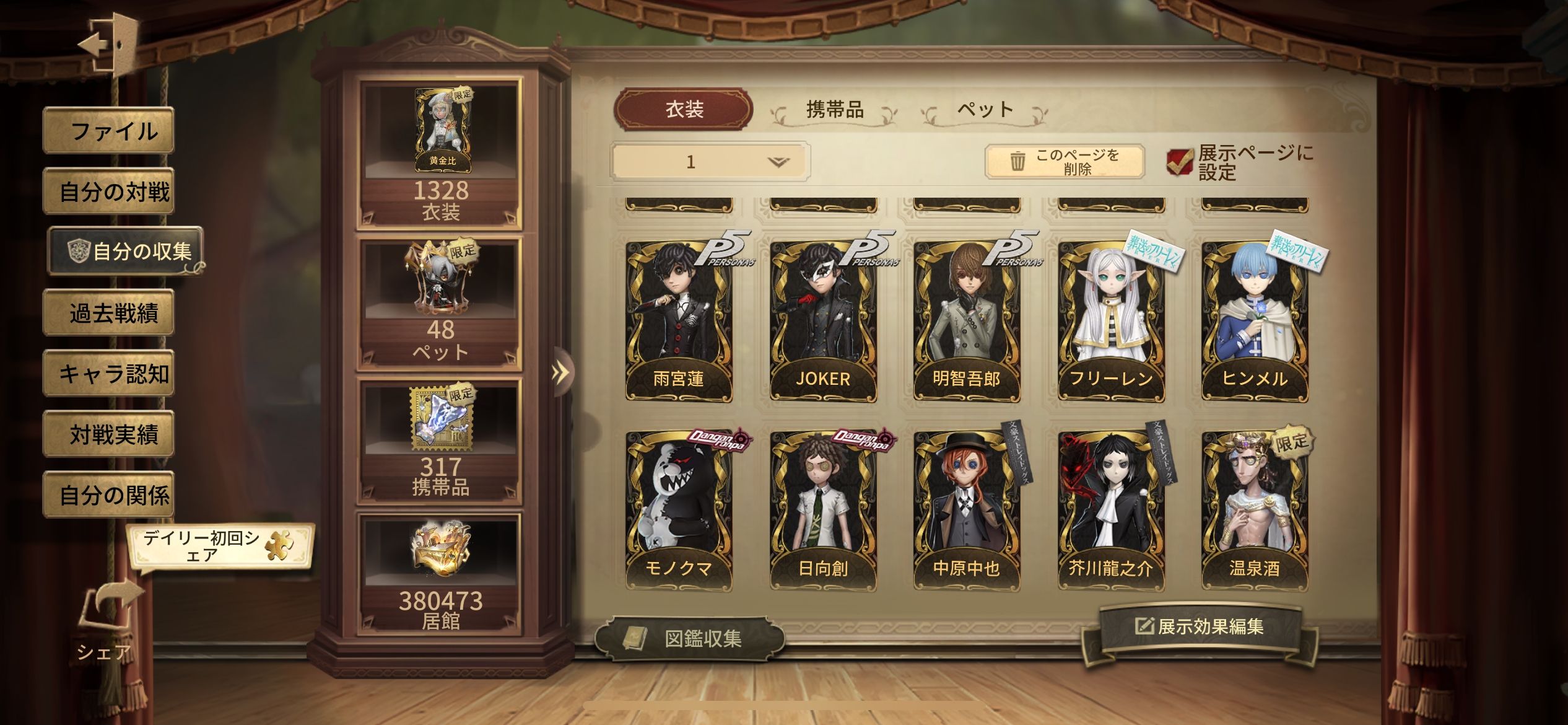Go to 自分の対戦 section
The height and width of the screenshot is (725, 1568).
109,191
